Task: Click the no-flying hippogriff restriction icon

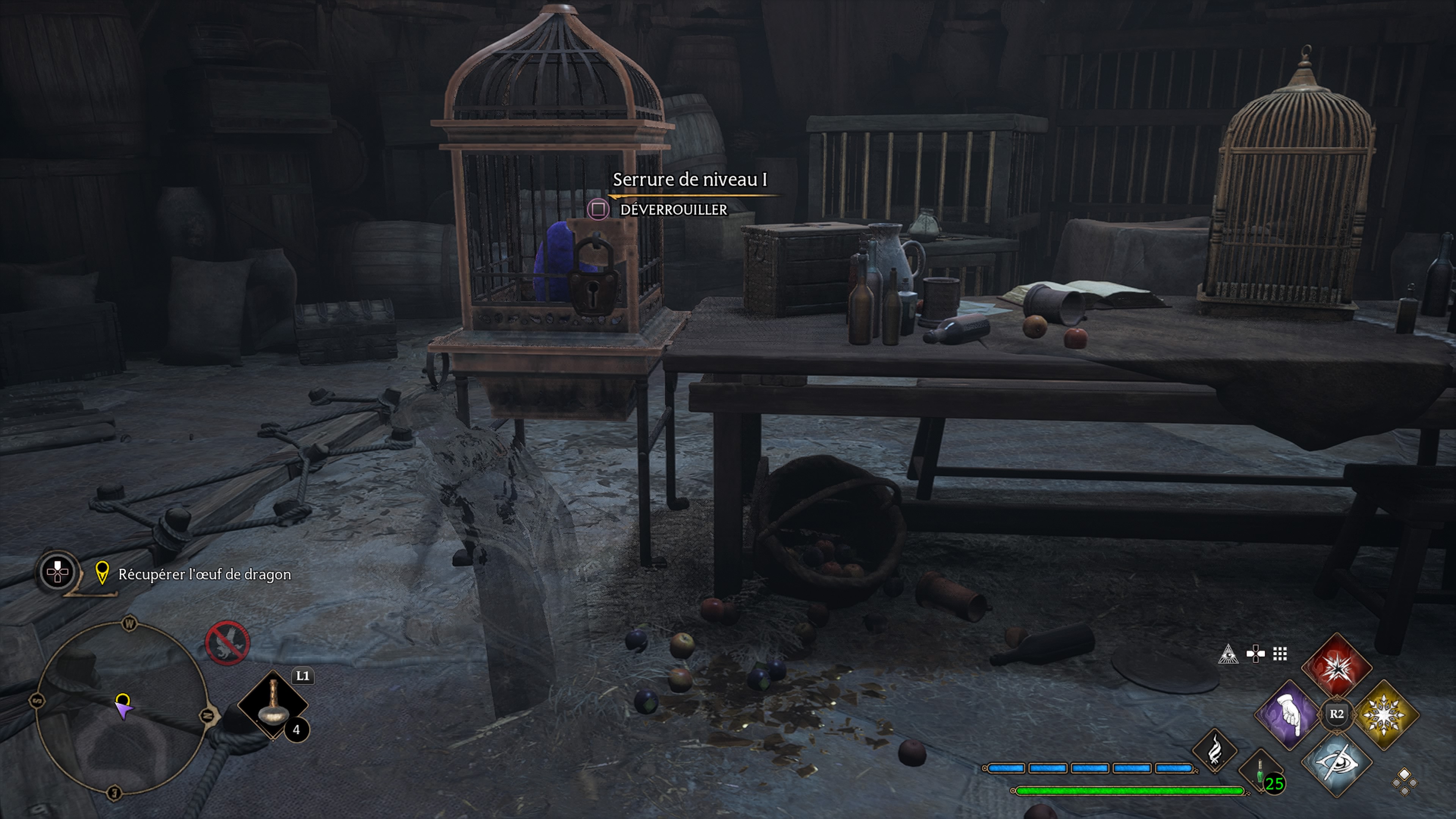Action: click(x=227, y=643)
